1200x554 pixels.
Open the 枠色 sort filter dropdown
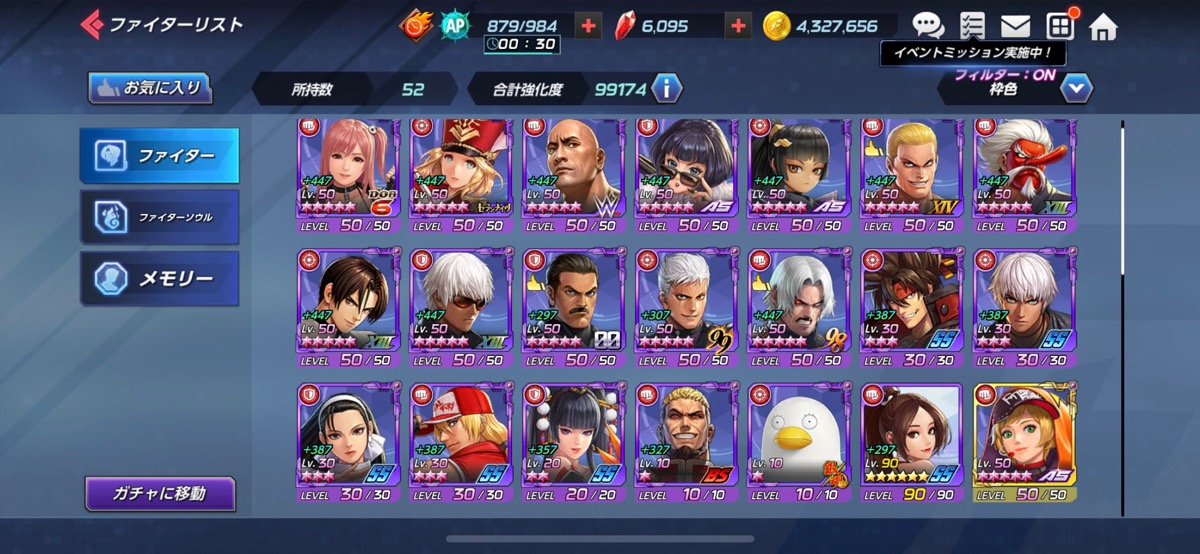[1076, 89]
